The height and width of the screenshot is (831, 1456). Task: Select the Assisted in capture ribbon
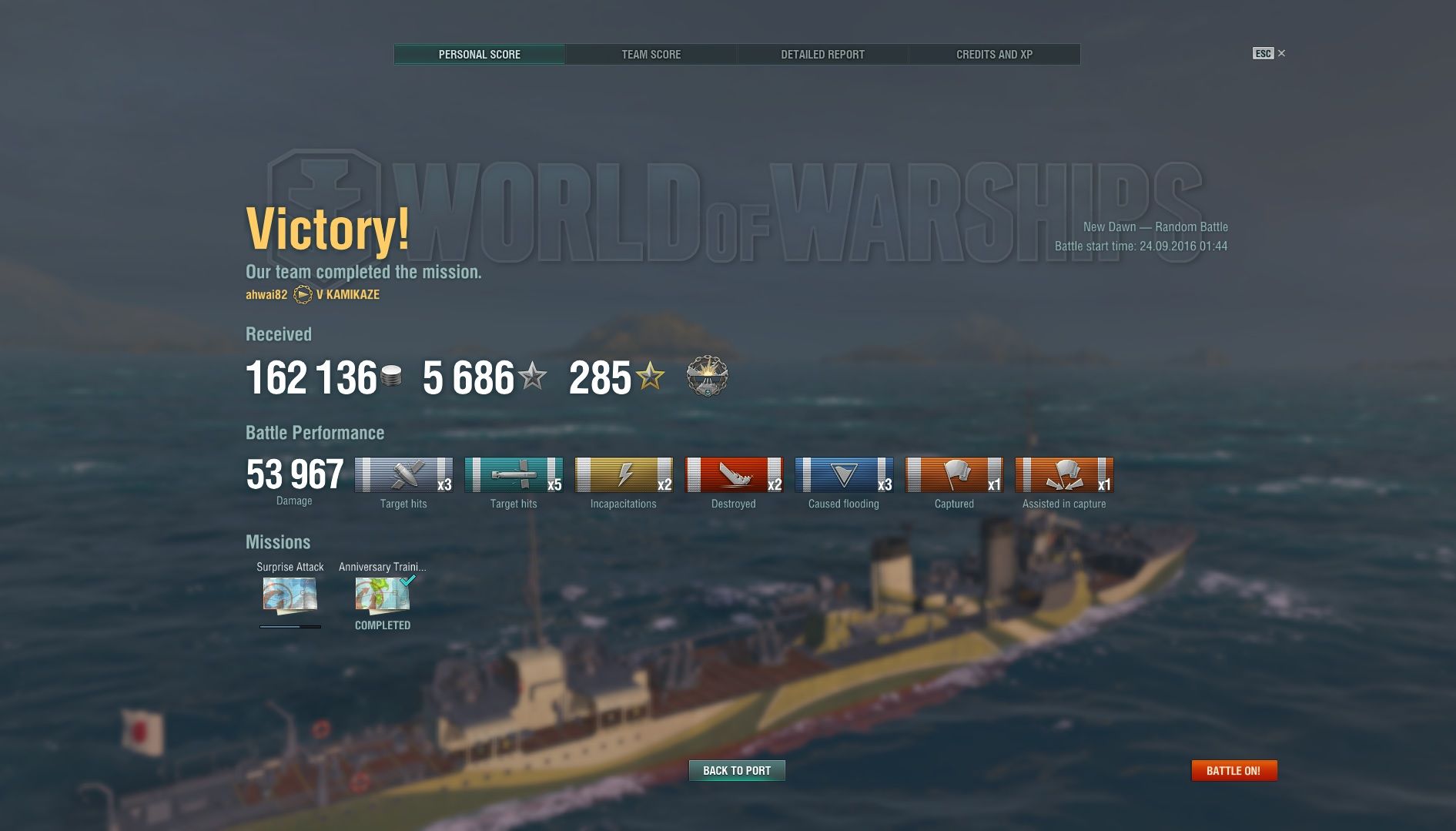[x=1064, y=475]
